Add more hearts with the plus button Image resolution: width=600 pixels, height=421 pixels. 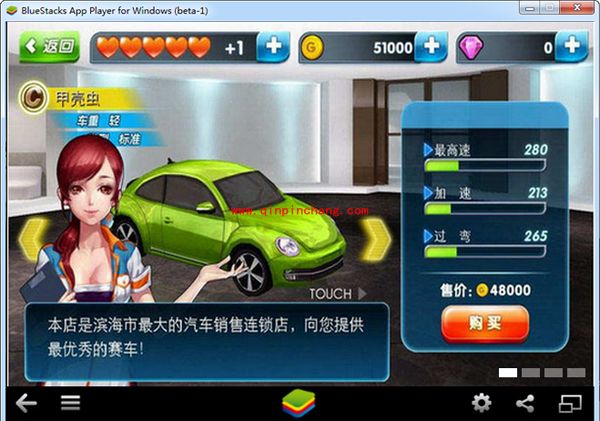click(x=274, y=47)
